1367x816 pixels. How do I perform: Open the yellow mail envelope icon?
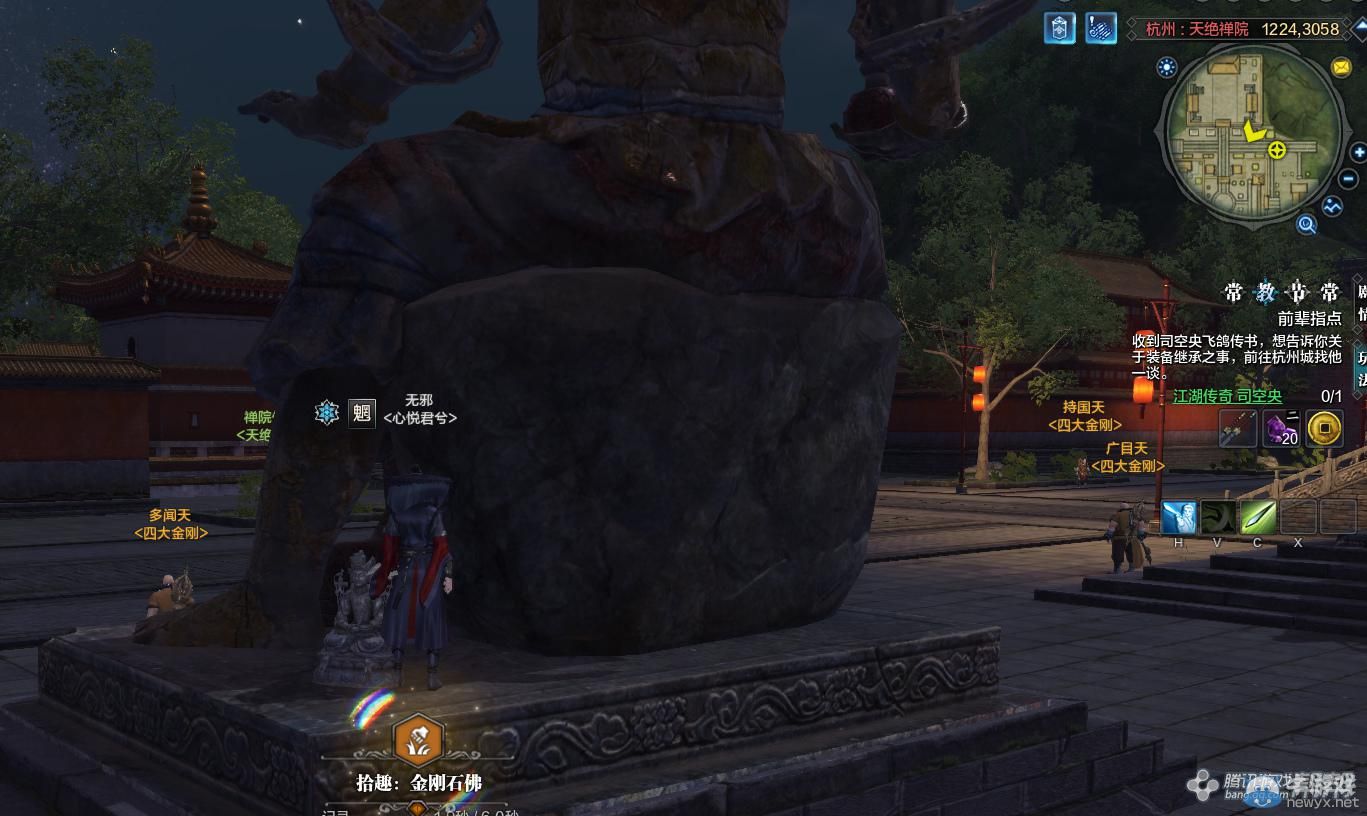point(1341,67)
